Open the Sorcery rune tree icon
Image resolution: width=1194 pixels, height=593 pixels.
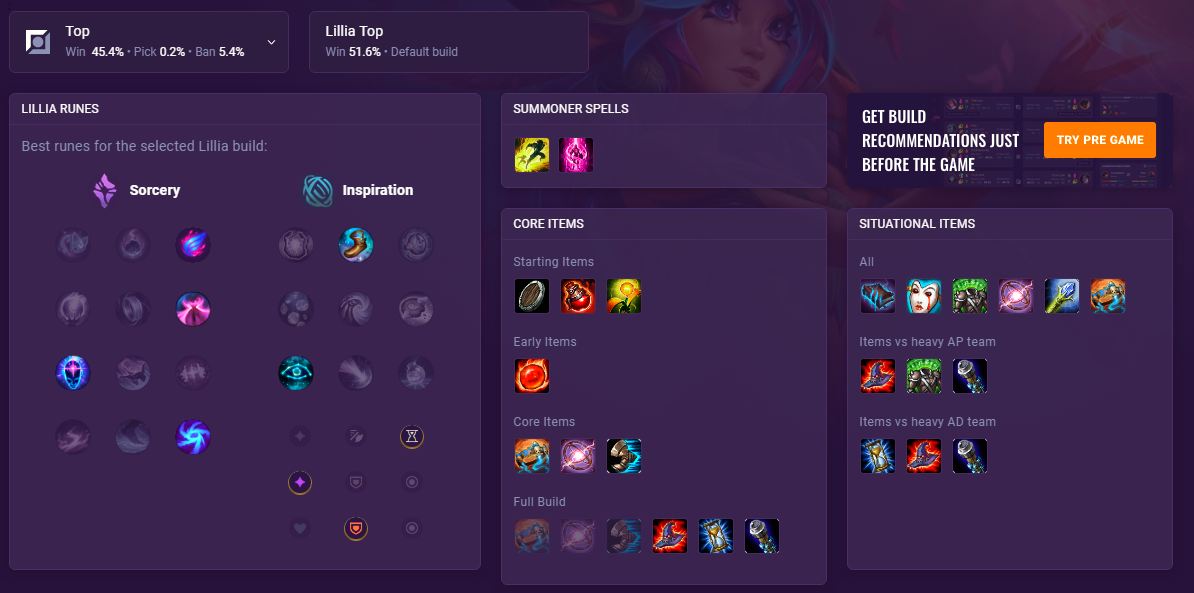click(x=105, y=190)
